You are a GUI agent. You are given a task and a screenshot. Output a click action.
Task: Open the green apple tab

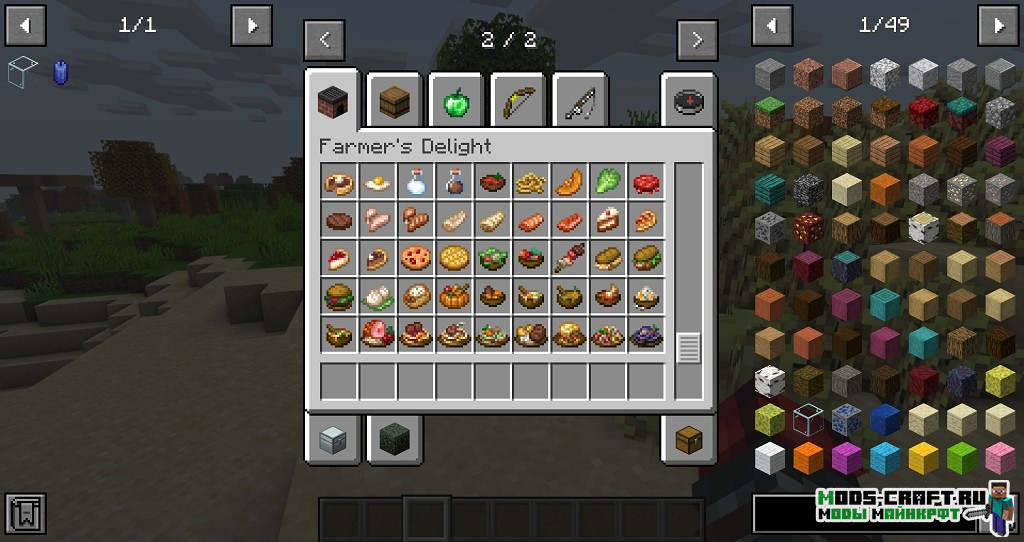456,100
